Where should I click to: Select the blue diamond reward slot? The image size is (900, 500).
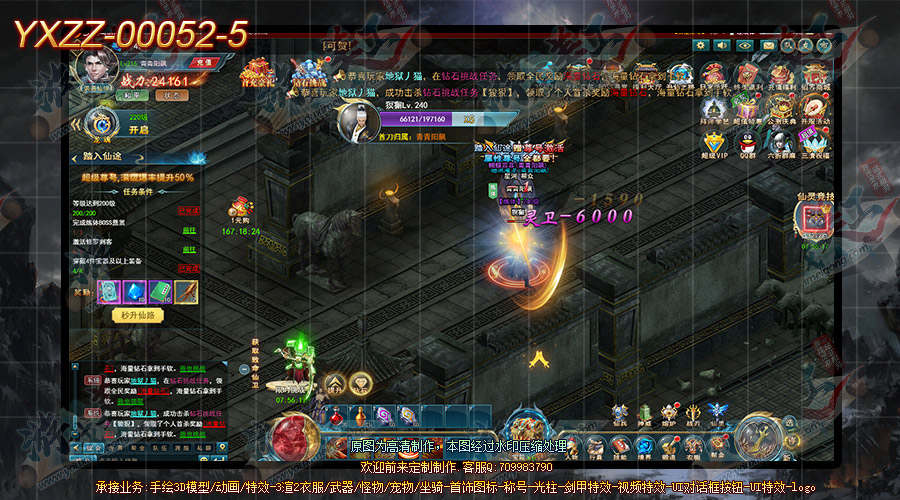point(135,291)
